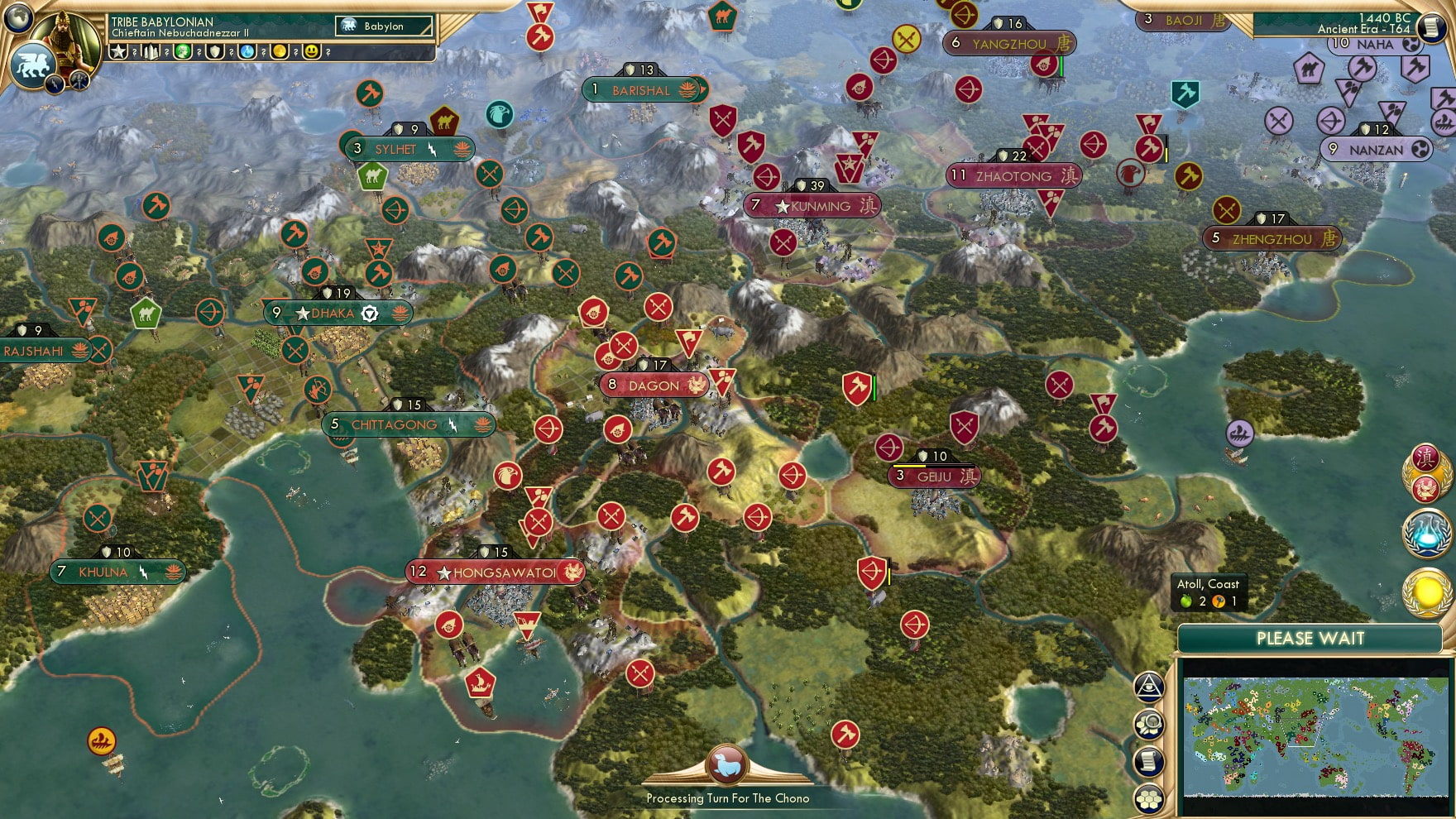This screenshot has width=1456, height=819.
Task: Open the eye-in-pyramid strategic view button
Action: 1149,686
